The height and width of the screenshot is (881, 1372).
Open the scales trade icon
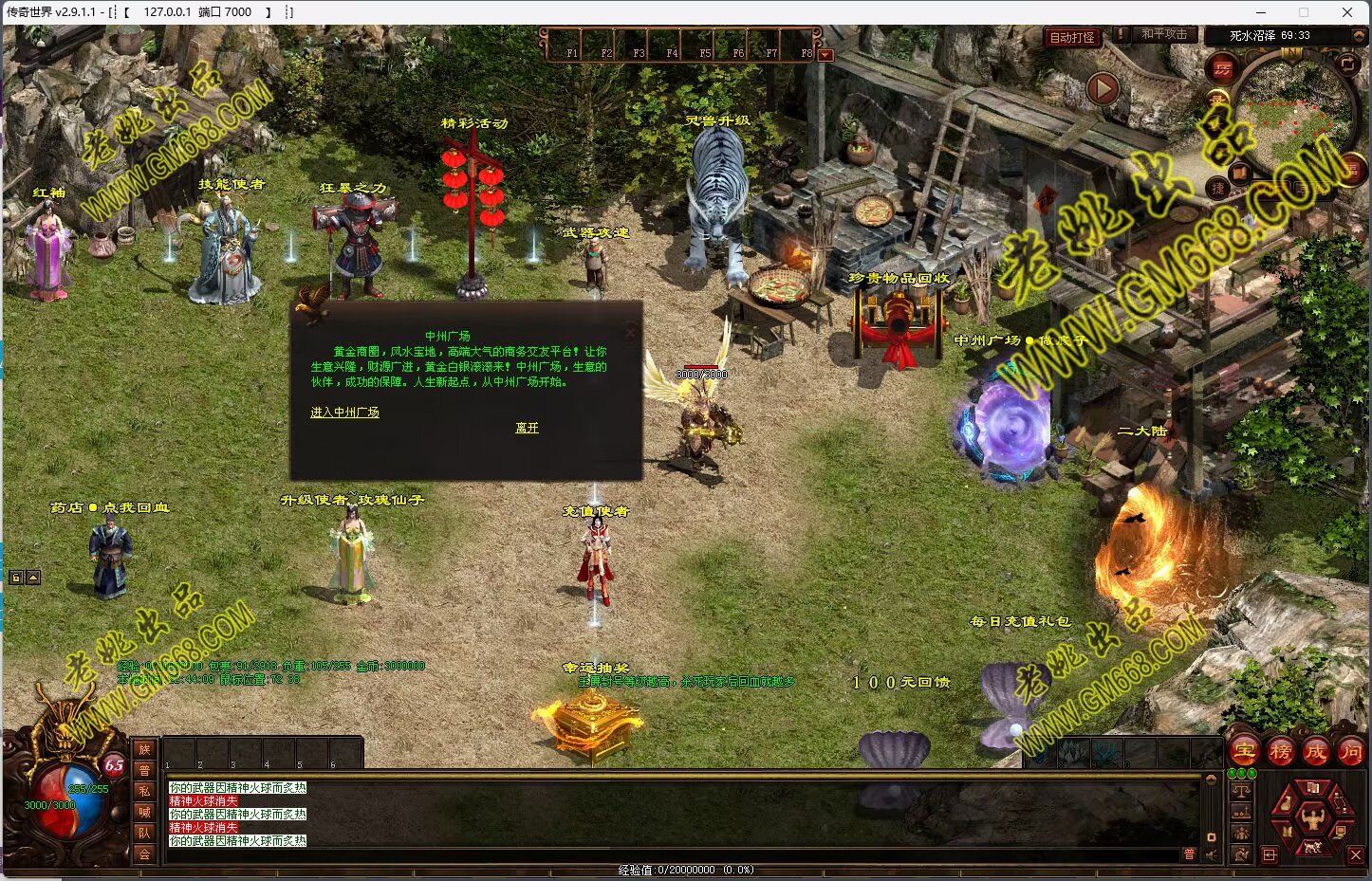[x=1241, y=791]
